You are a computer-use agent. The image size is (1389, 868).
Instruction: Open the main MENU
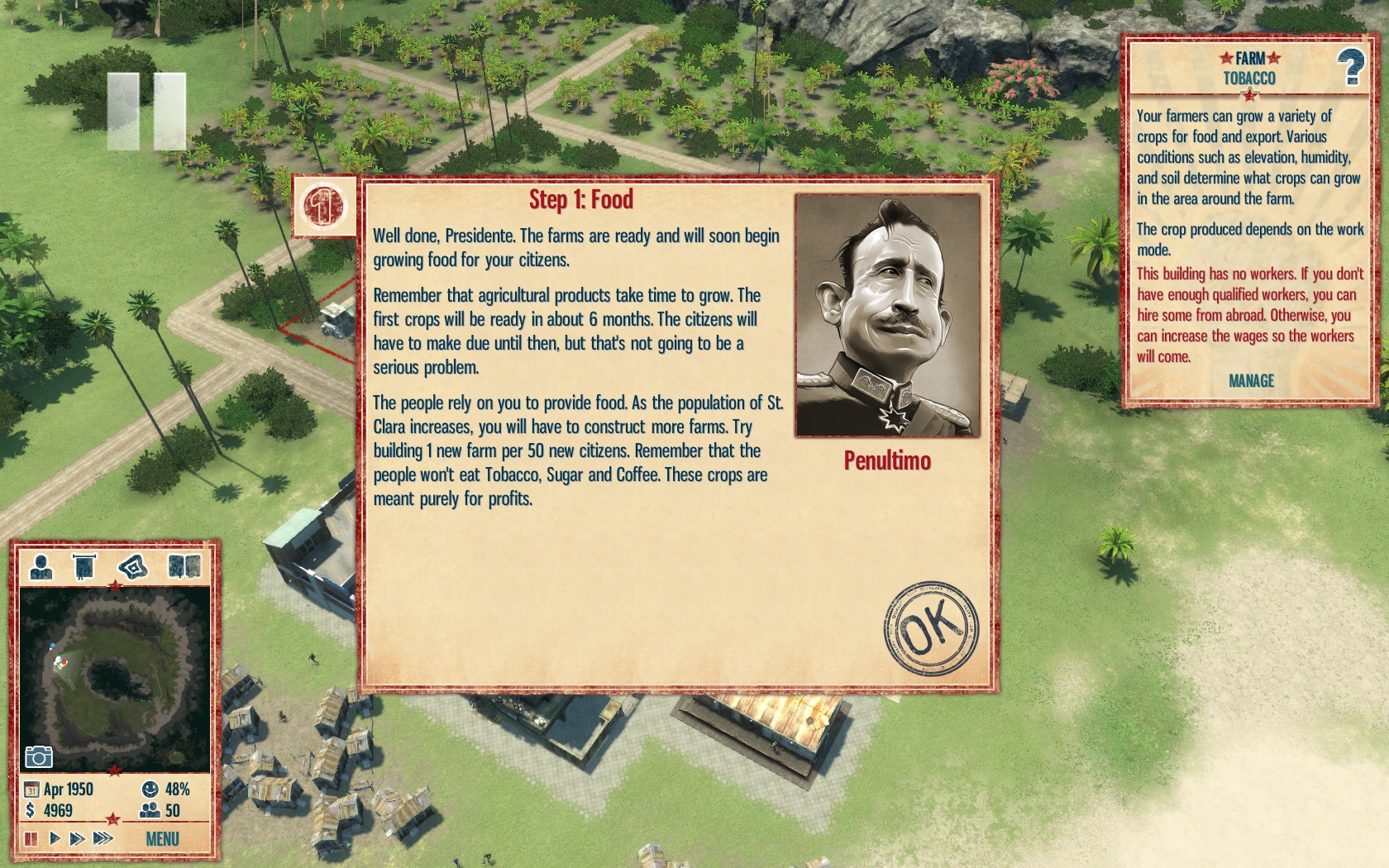coord(162,839)
